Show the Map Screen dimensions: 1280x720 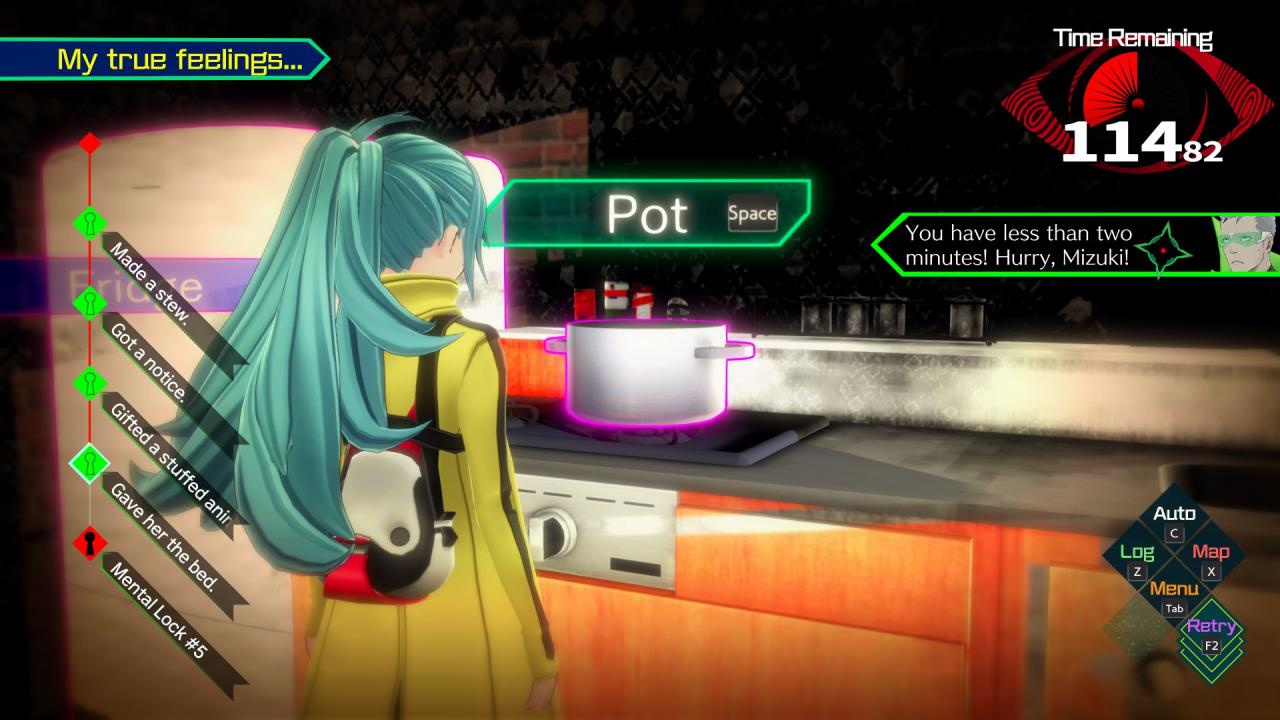click(1211, 559)
